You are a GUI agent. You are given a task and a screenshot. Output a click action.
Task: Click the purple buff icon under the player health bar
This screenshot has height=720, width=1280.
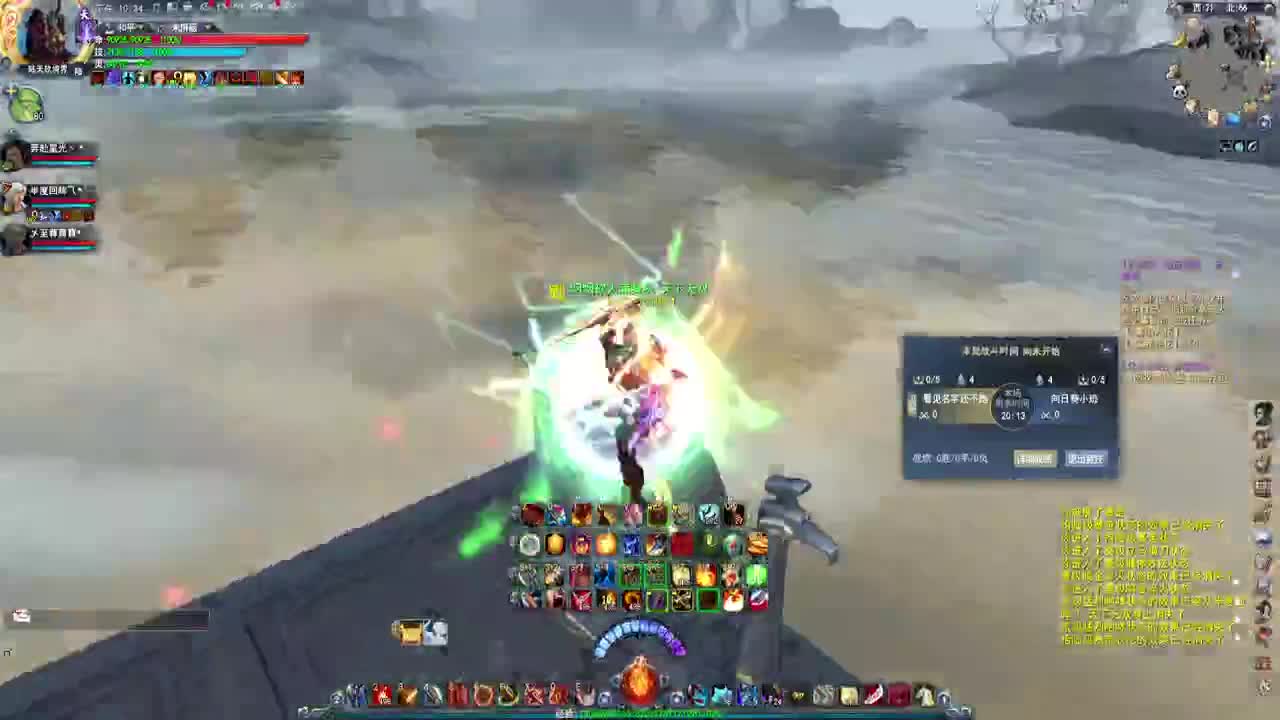(112, 78)
